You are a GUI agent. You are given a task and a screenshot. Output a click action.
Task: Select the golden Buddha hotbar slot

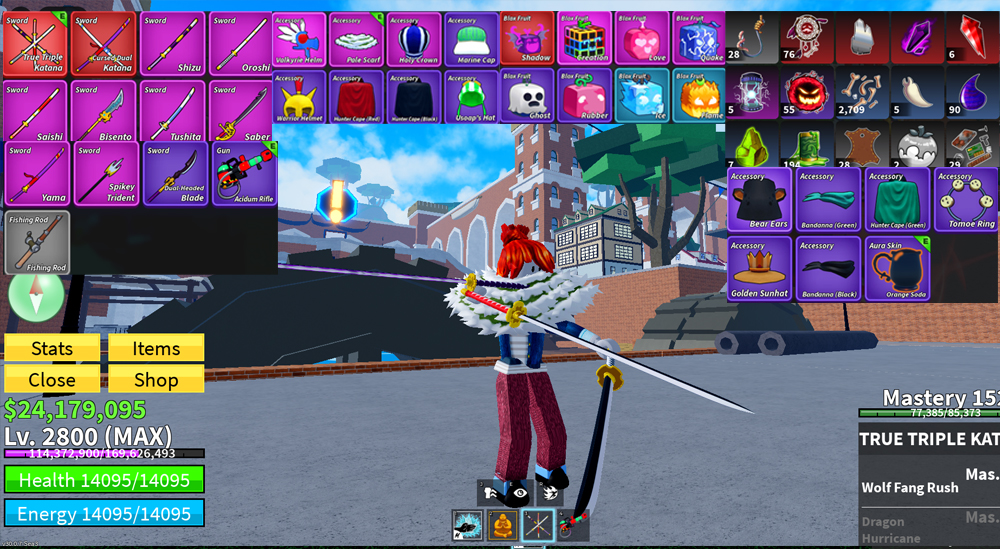502,524
